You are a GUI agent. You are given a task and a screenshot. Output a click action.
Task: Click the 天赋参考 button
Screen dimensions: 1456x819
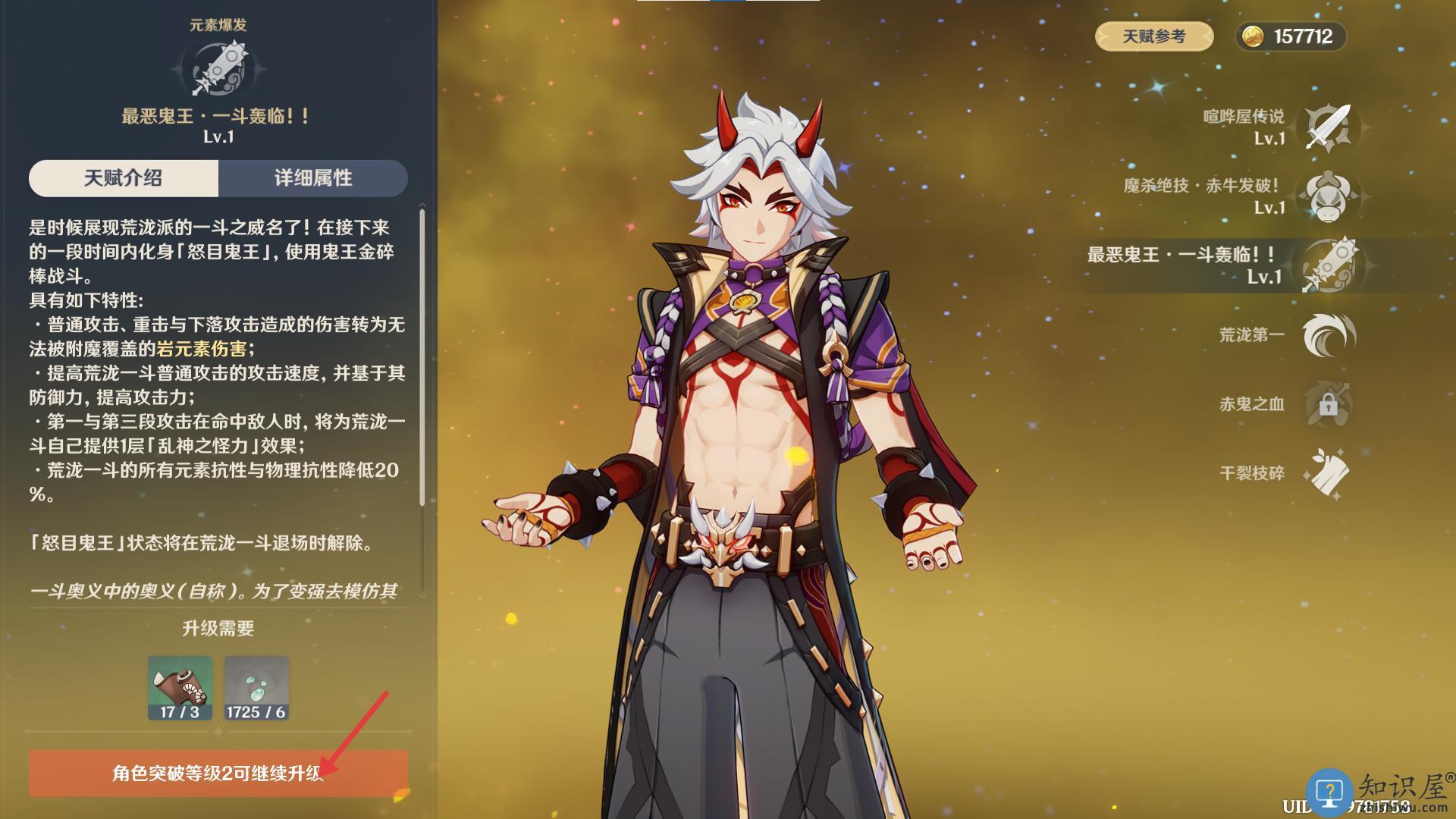click(x=1153, y=36)
